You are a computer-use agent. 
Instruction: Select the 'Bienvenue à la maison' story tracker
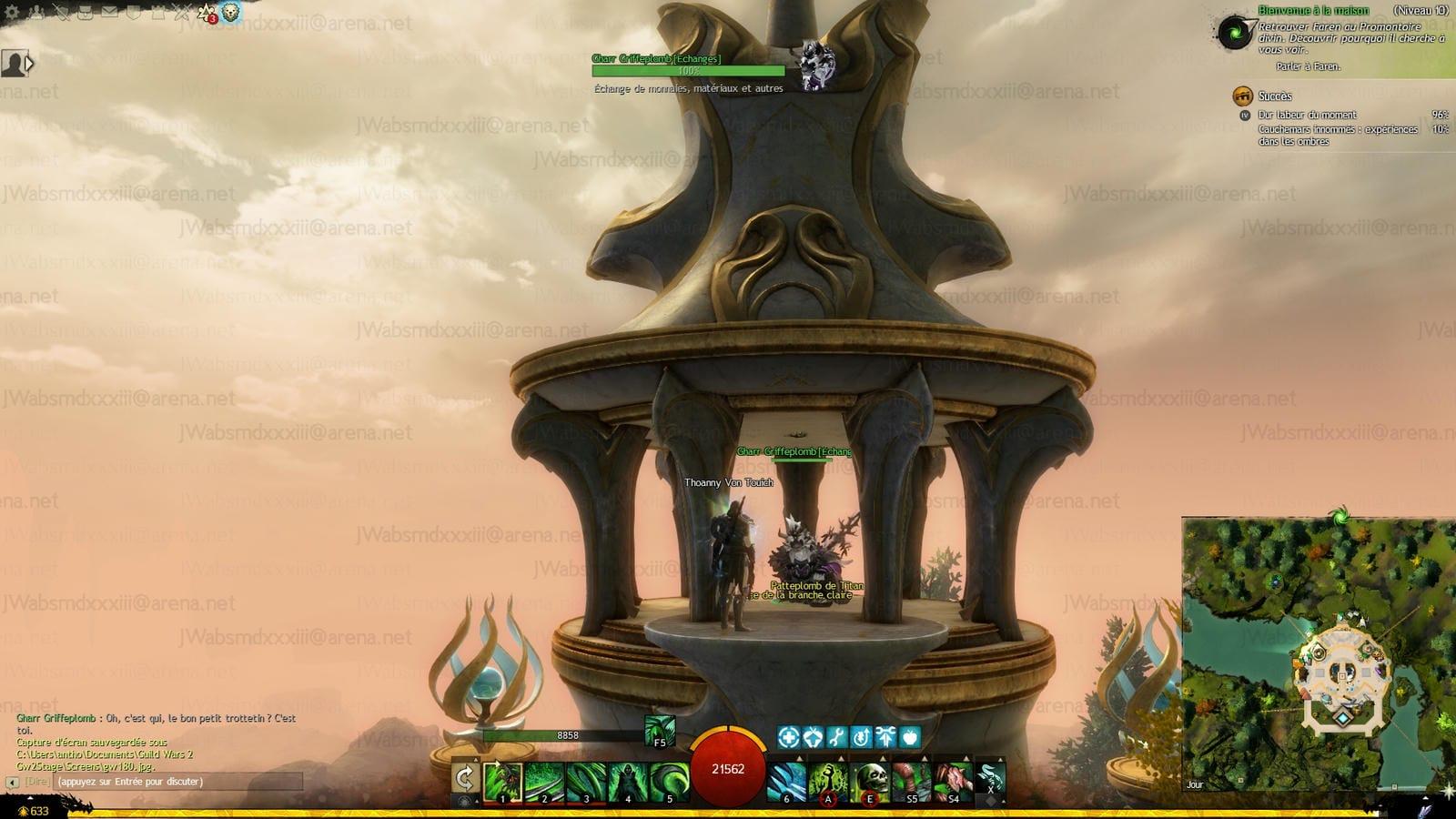[x=1313, y=11]
